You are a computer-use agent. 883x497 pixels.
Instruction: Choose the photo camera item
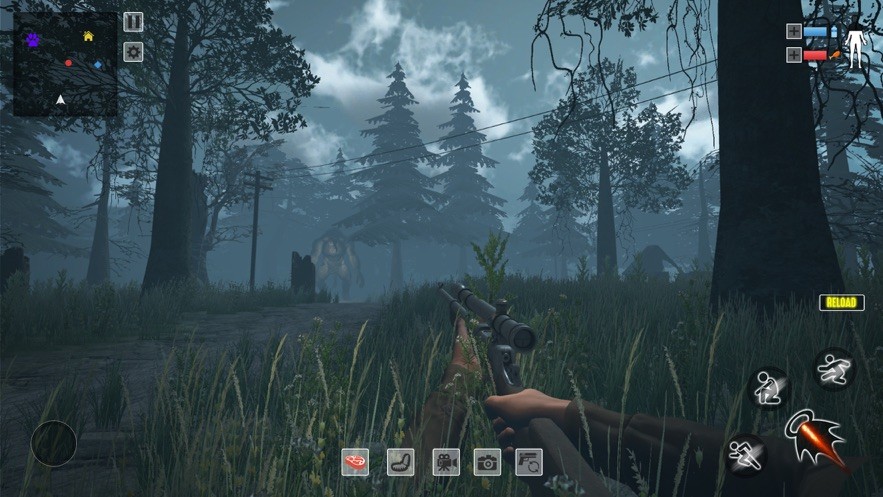point(487,461)
